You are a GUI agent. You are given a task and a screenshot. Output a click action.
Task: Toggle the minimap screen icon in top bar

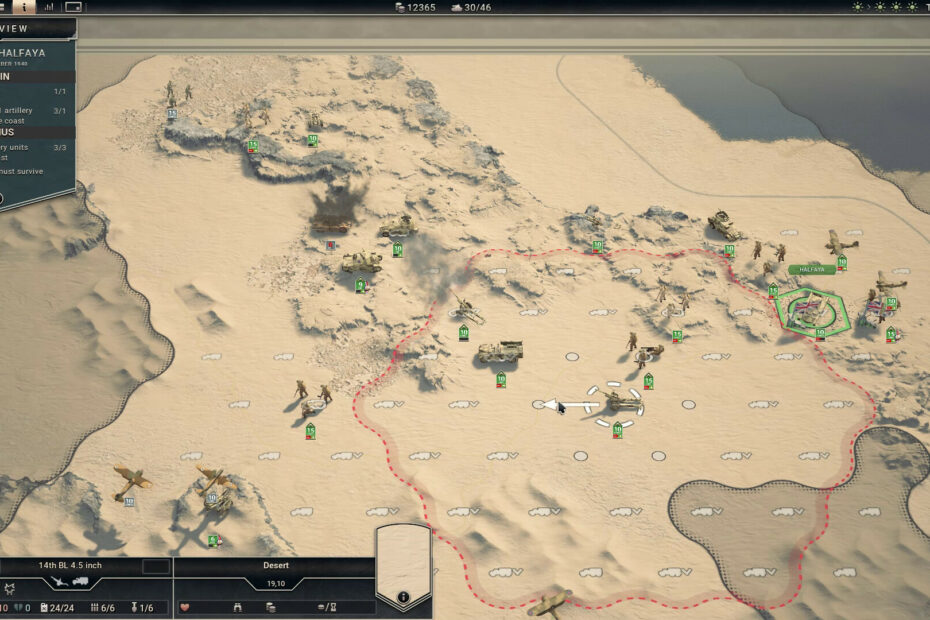click(74, 7)
